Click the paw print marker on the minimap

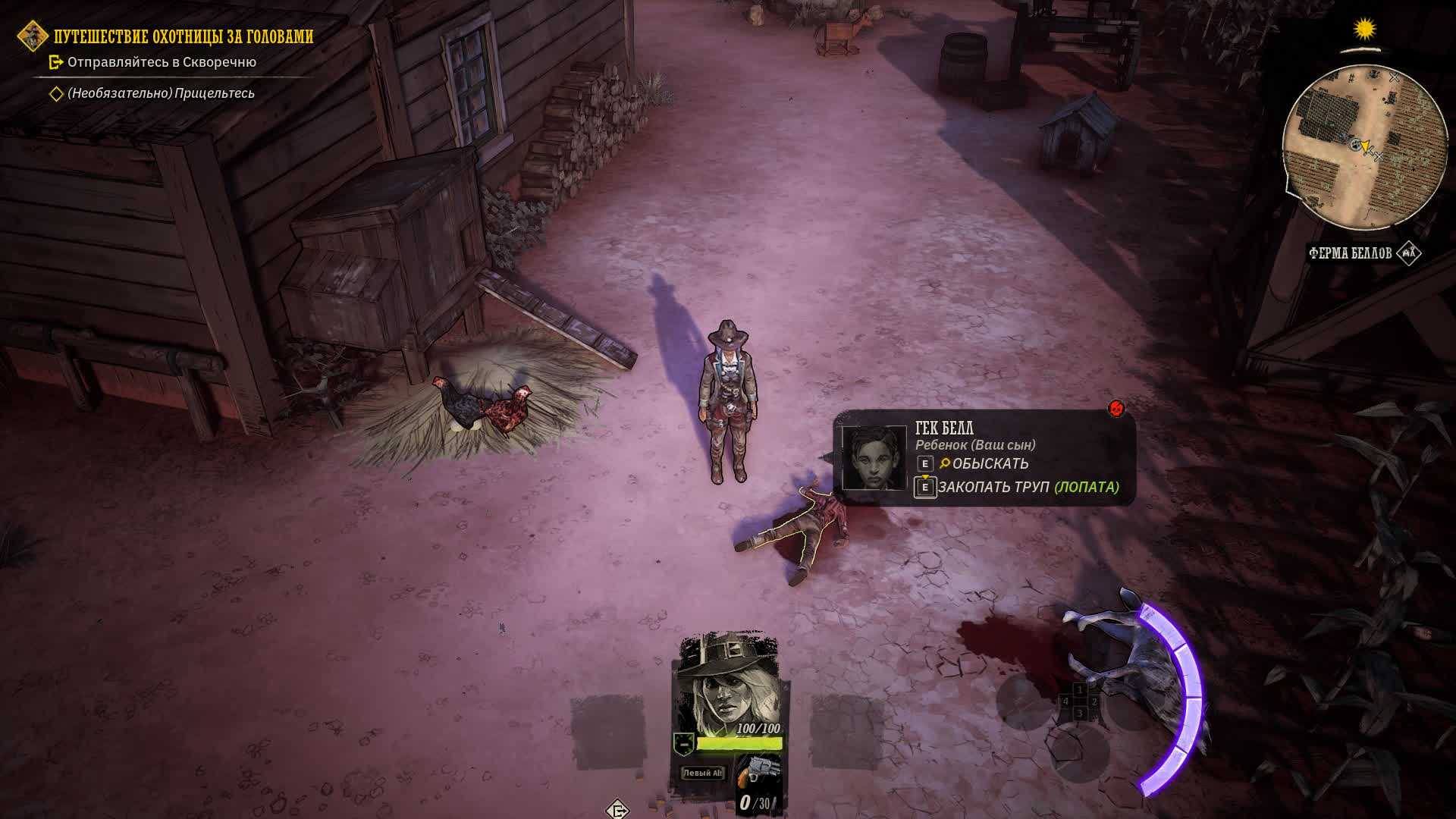[1354, 143]
